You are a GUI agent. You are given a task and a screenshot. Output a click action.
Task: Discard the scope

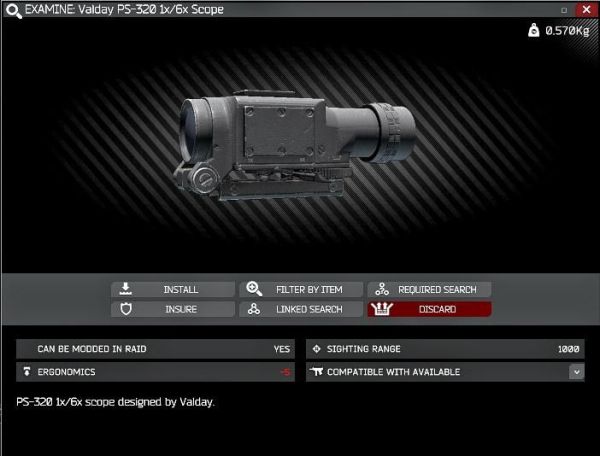coord(430,309)
